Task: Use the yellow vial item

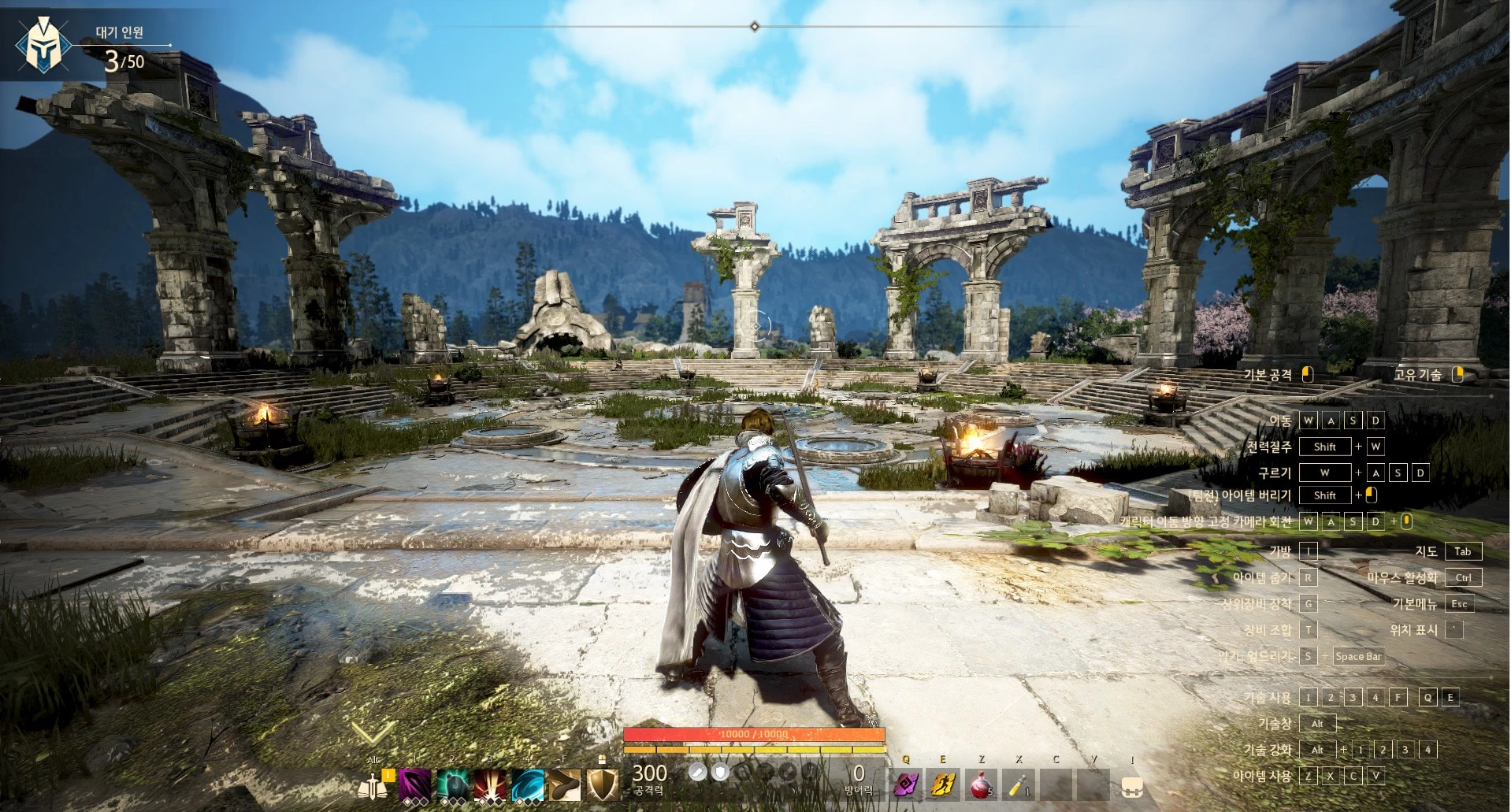Action: pos(1019,784)
